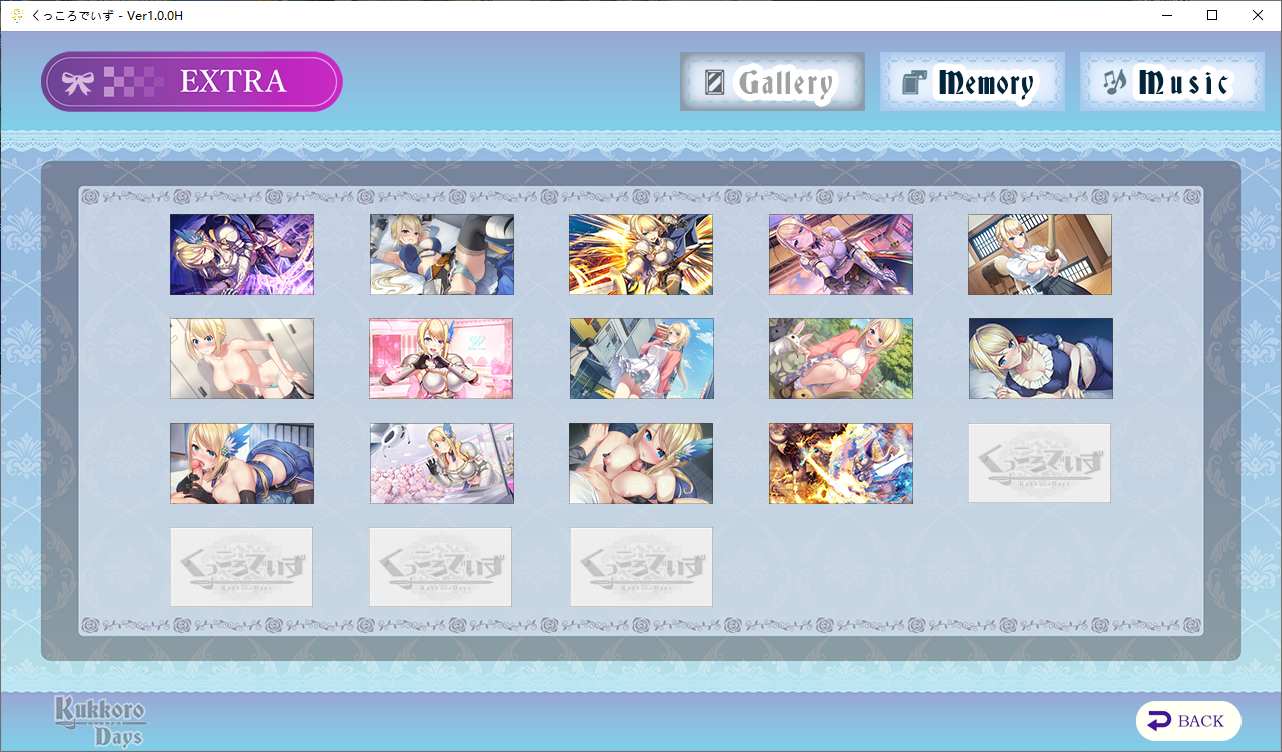Switch to the Memory tab
Screen dimensions: 1282x752
coord(972,83)
